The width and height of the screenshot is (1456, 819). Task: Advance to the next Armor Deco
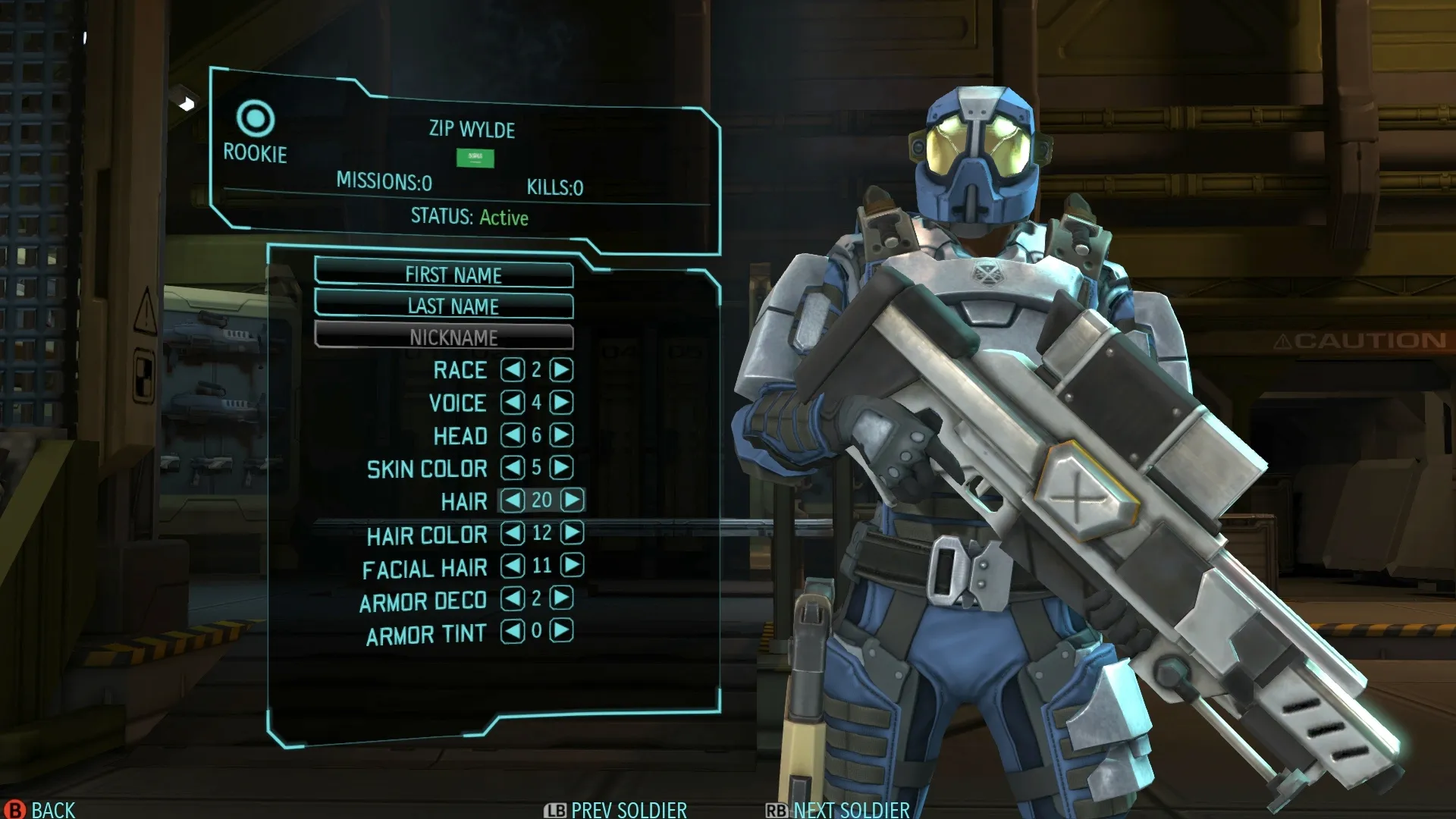[x=561, y=598]
